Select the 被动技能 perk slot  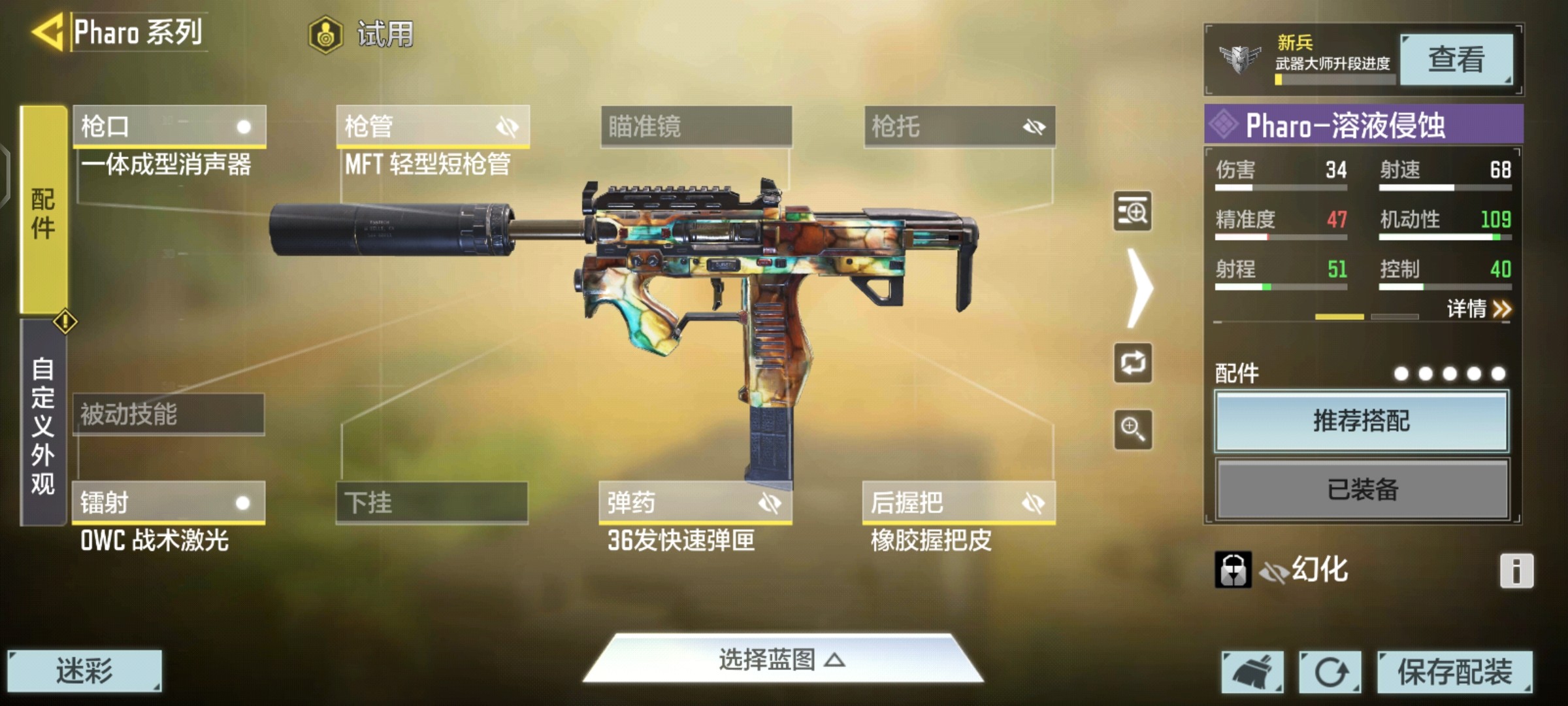(169, 414)
